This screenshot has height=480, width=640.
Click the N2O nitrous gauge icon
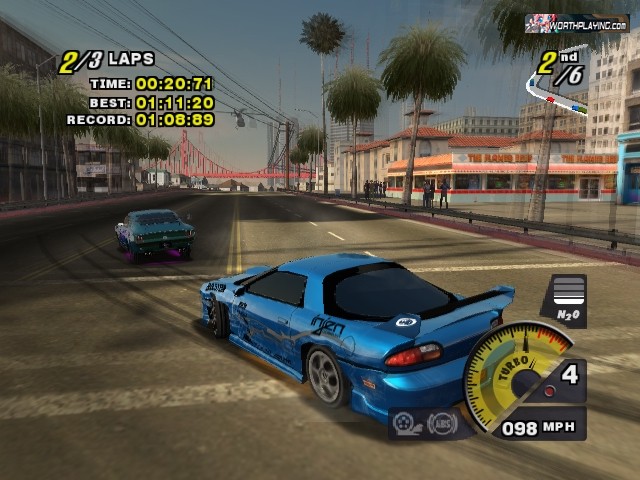[563, 301]
